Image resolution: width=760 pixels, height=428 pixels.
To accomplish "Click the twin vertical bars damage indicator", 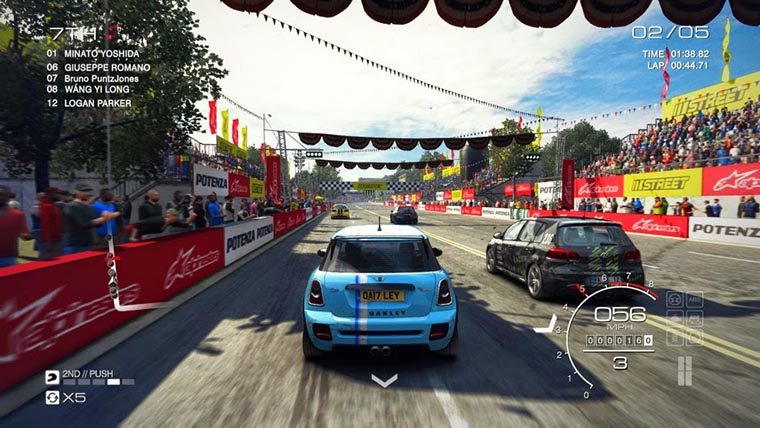I will pyautogui.click(x=684, y=370).
